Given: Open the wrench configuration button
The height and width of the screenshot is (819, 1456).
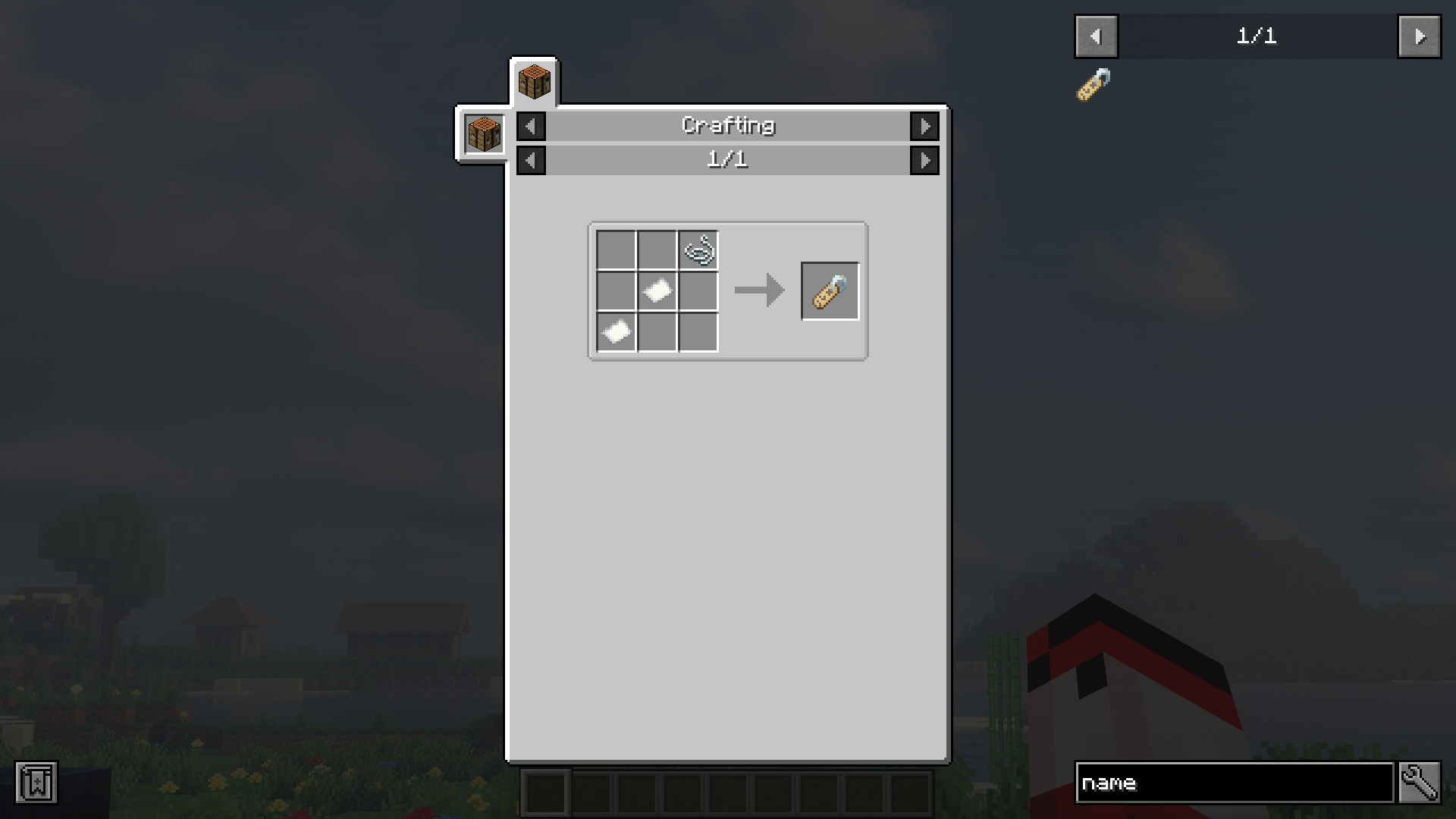Looking at the screenshot, I should tap(1419, 783).
